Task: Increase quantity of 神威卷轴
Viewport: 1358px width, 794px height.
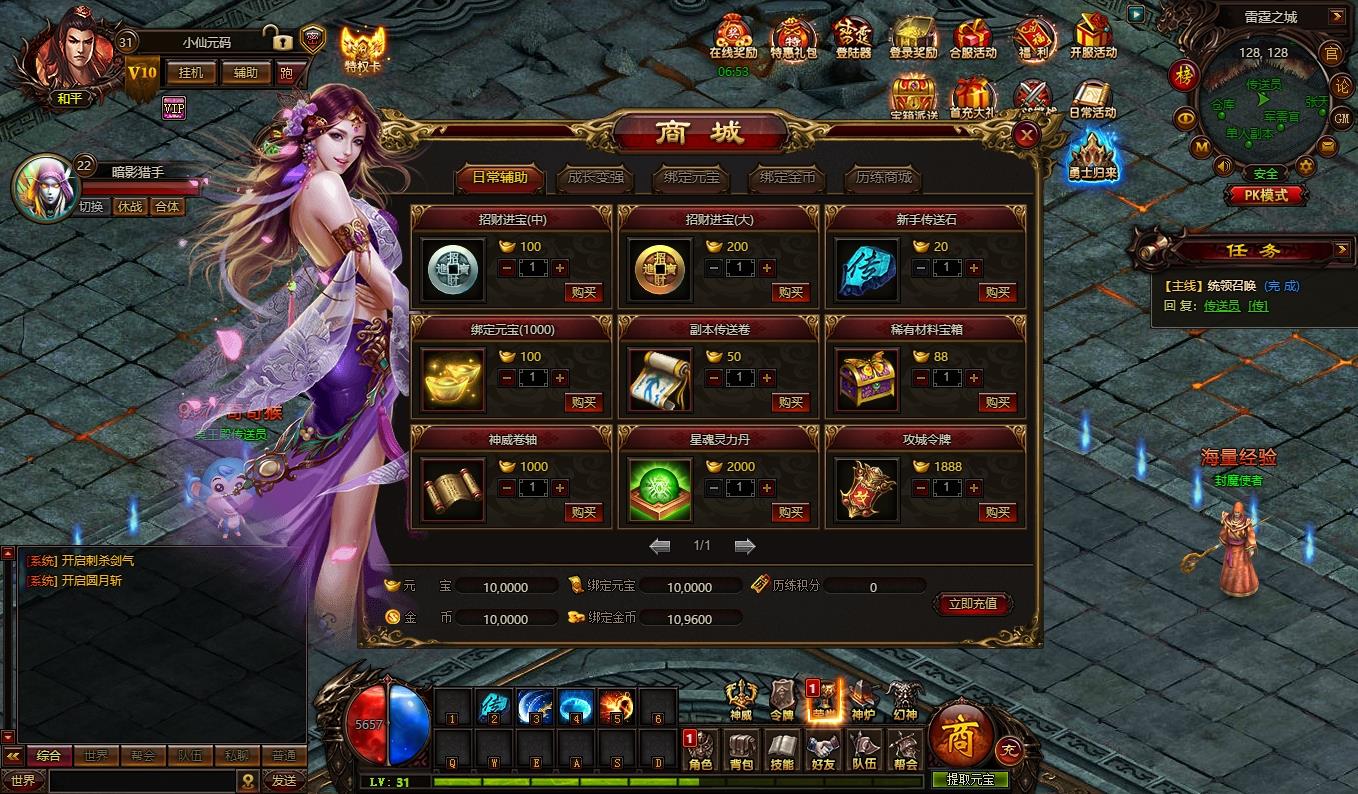Action: click(x=560, y=488)
